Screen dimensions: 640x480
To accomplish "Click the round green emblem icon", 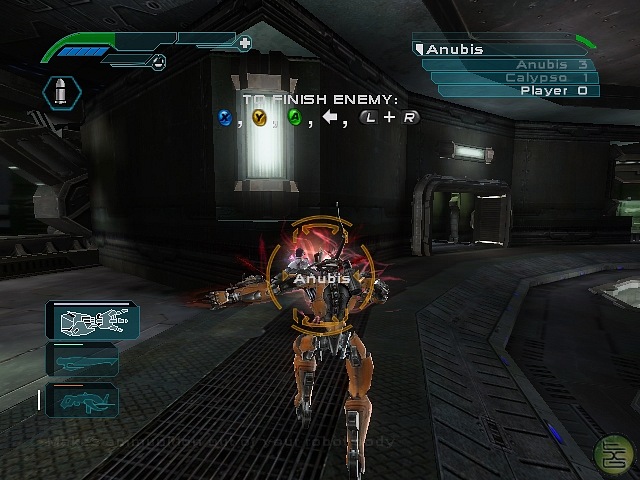I will click(x=606, y=452).
